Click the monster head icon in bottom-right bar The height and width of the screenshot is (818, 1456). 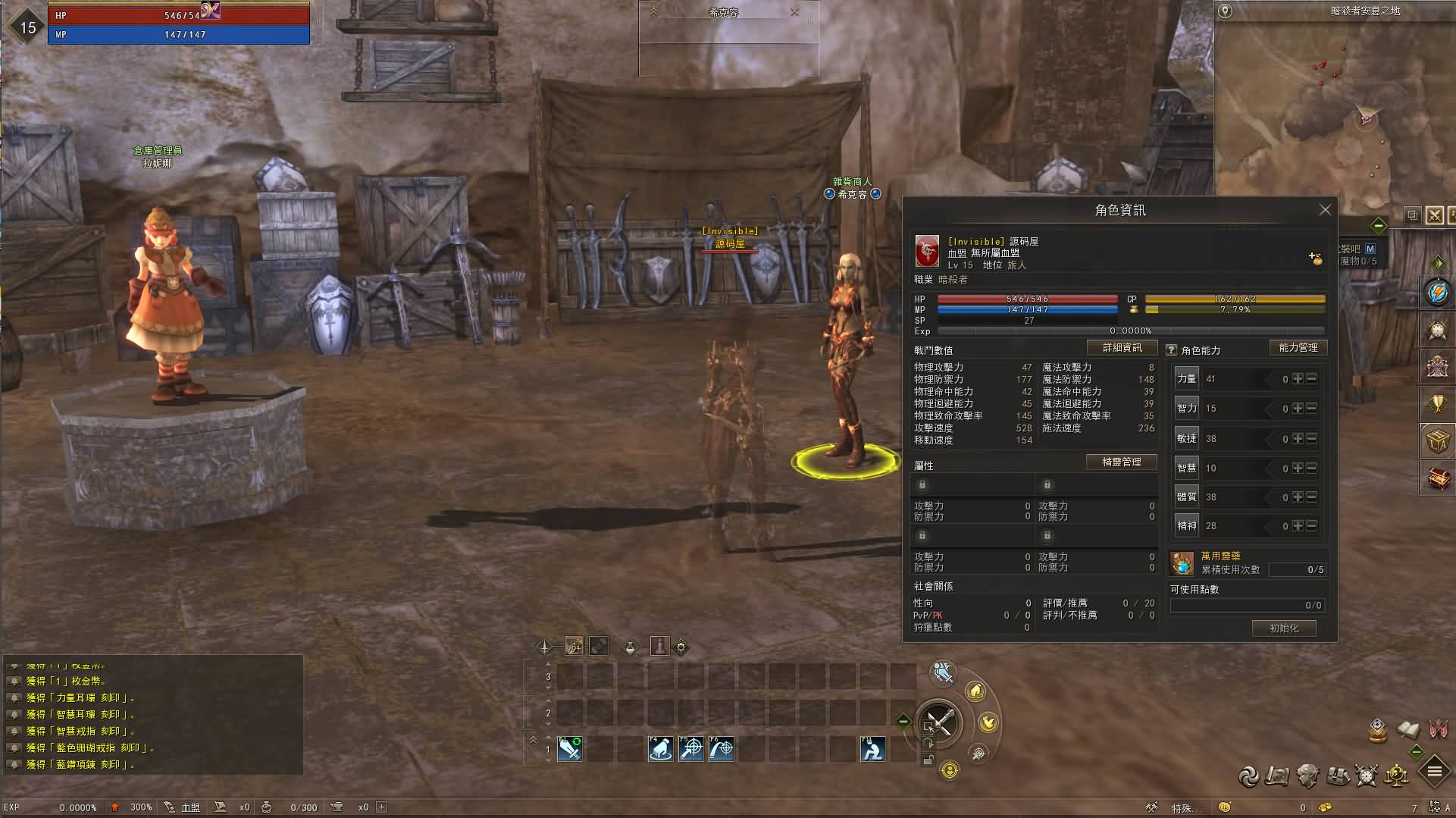(1307, 776)
